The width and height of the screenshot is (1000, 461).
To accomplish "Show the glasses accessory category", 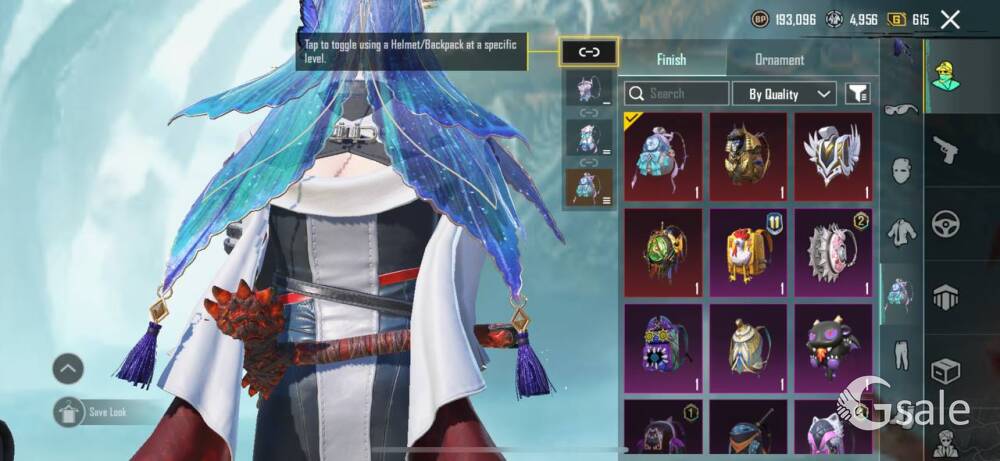I will pos(901,108).
